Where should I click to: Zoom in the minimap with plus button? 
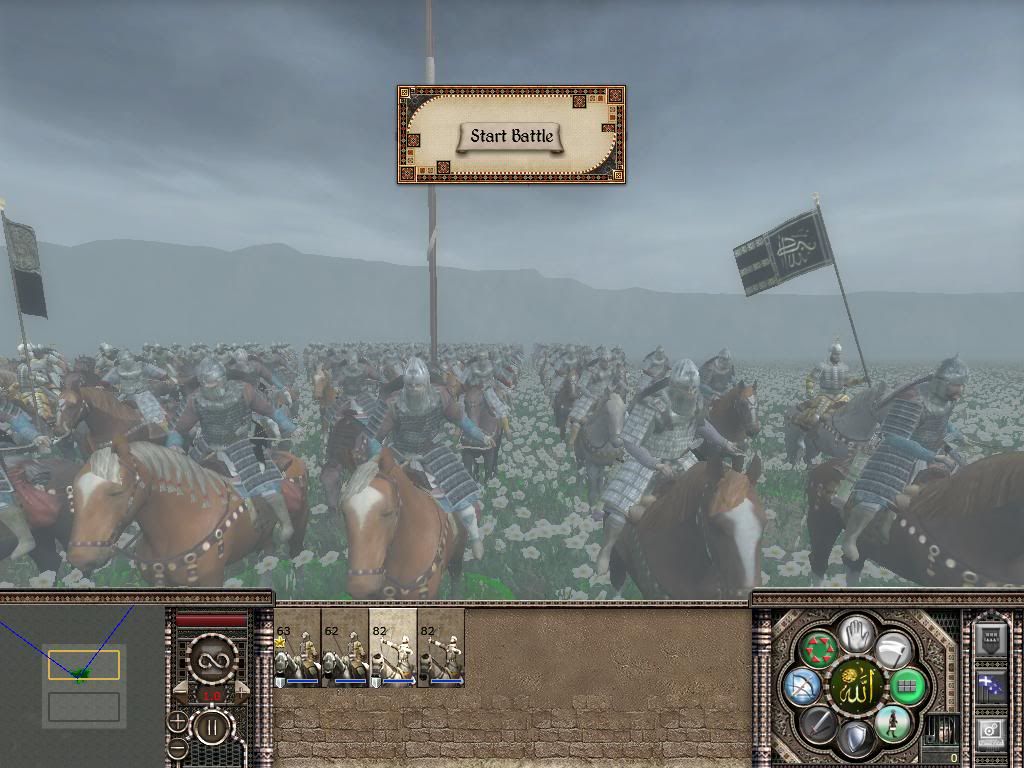coord(177,720)
